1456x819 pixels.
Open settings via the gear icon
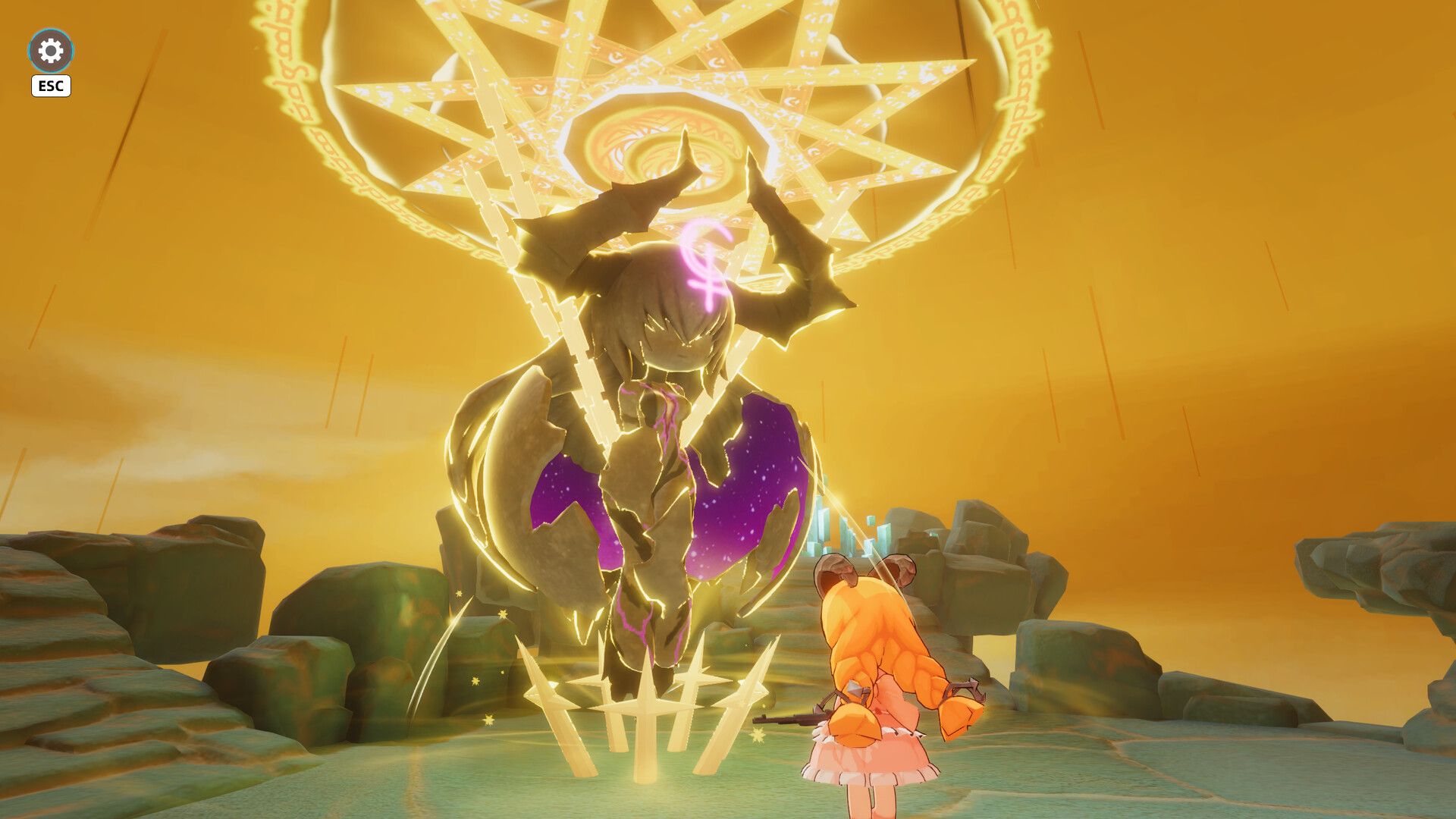(51, 51)
